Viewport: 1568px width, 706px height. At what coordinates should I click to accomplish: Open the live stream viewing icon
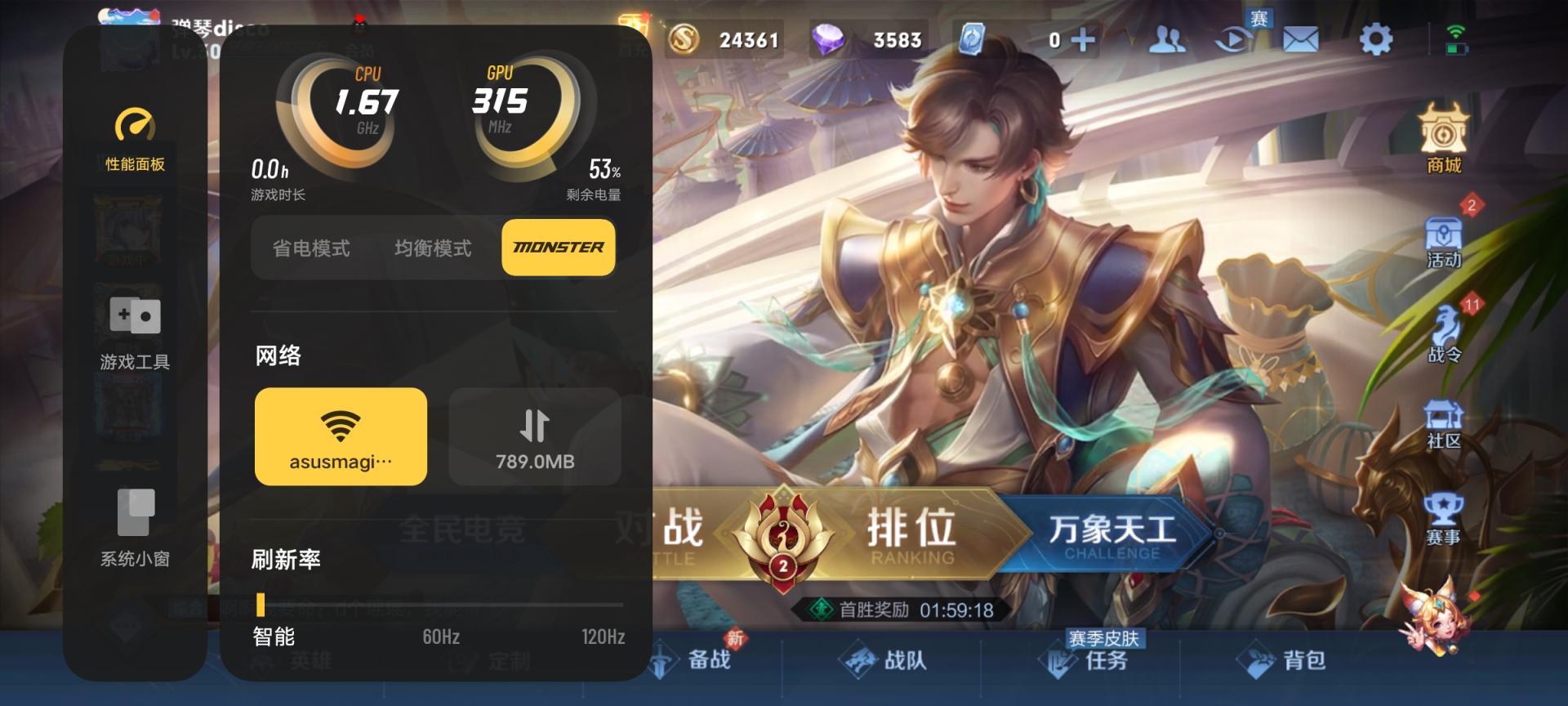click(x=1235, y=38)
